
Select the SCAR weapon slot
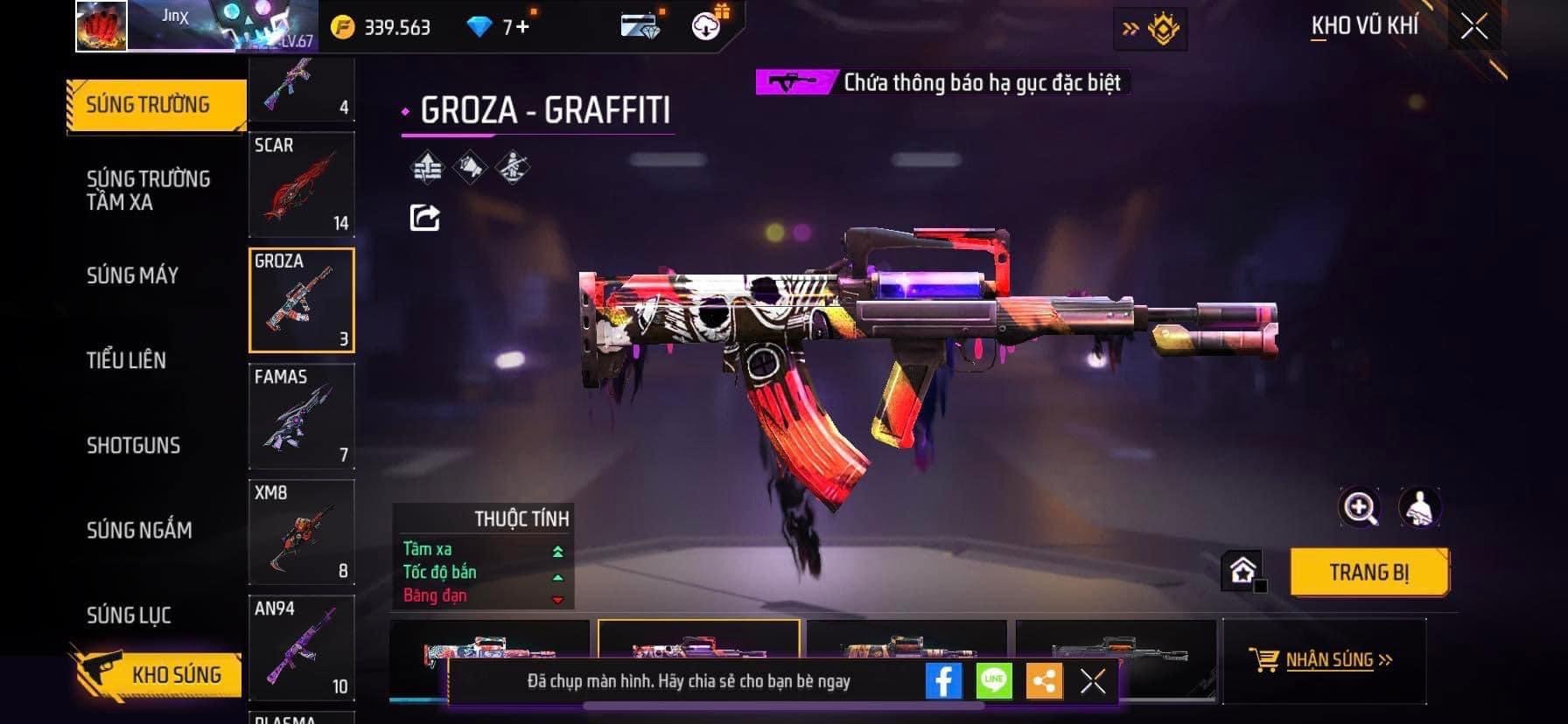301,184
